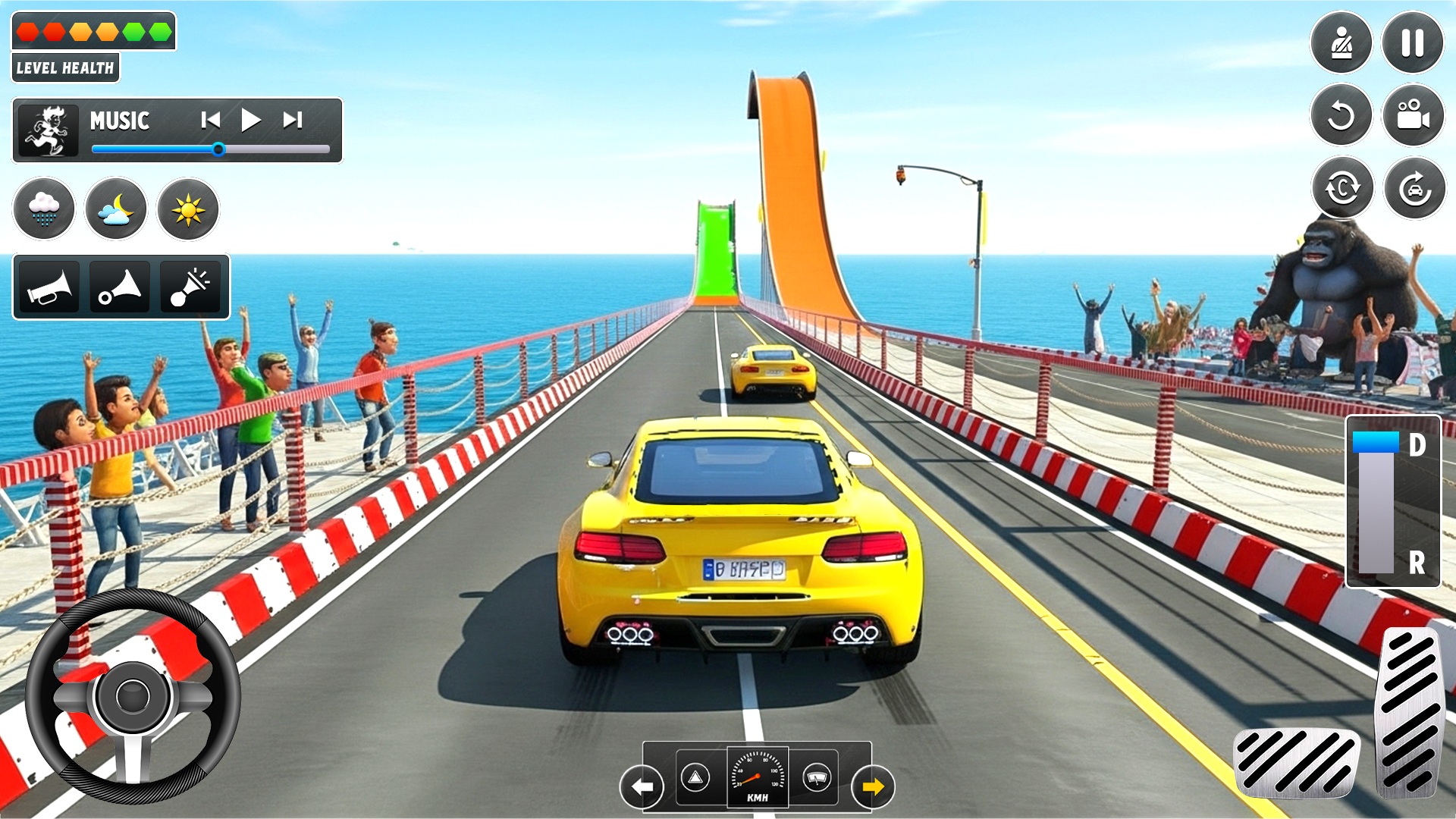Image resolution: width=1456 pixels, height=819 pixels.
Task: Toggle the hazard warning lights
Action: (695, 777)
